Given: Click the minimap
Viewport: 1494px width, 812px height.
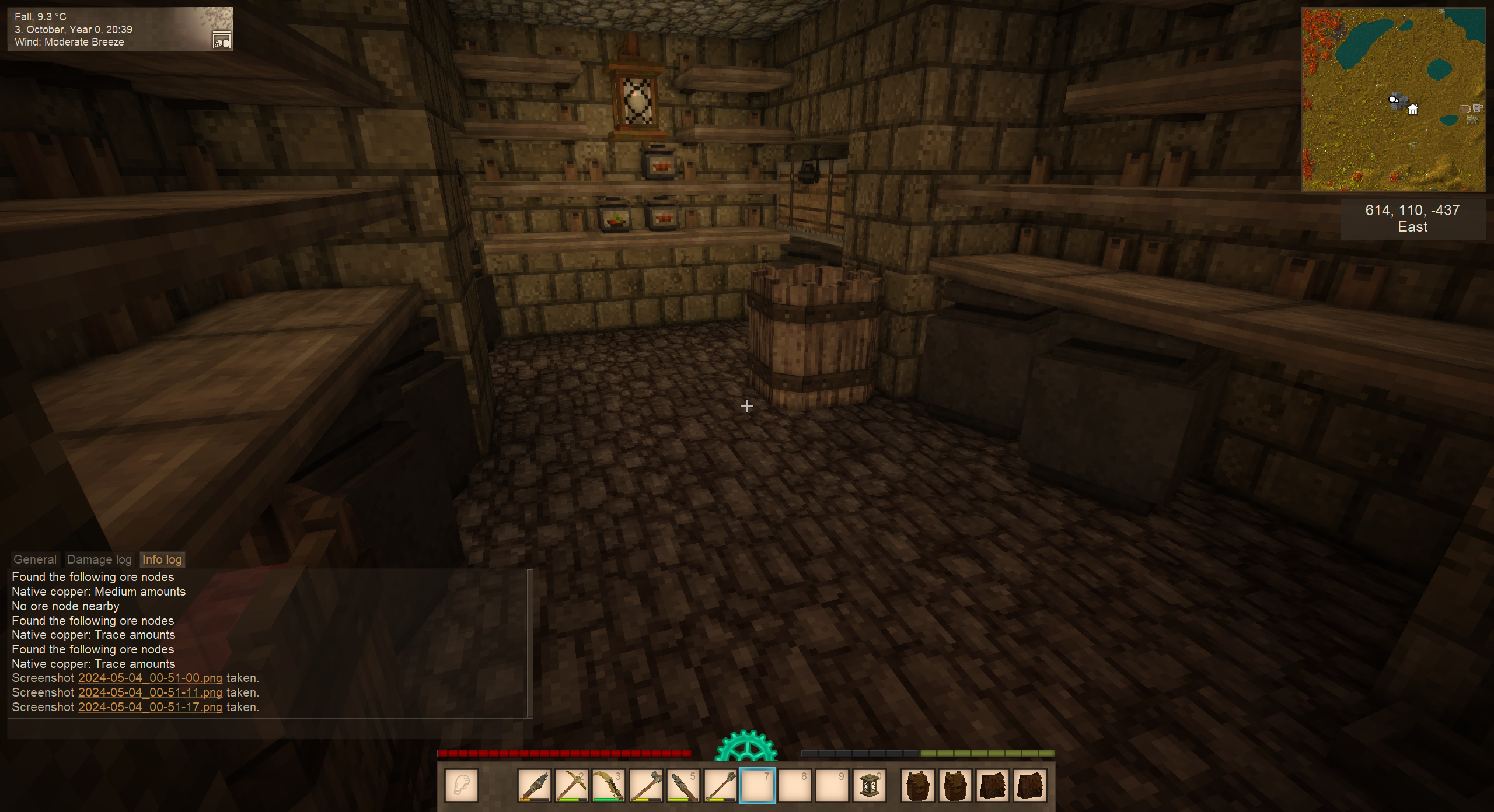Looking at the screenshot, I should [1393, 100].
